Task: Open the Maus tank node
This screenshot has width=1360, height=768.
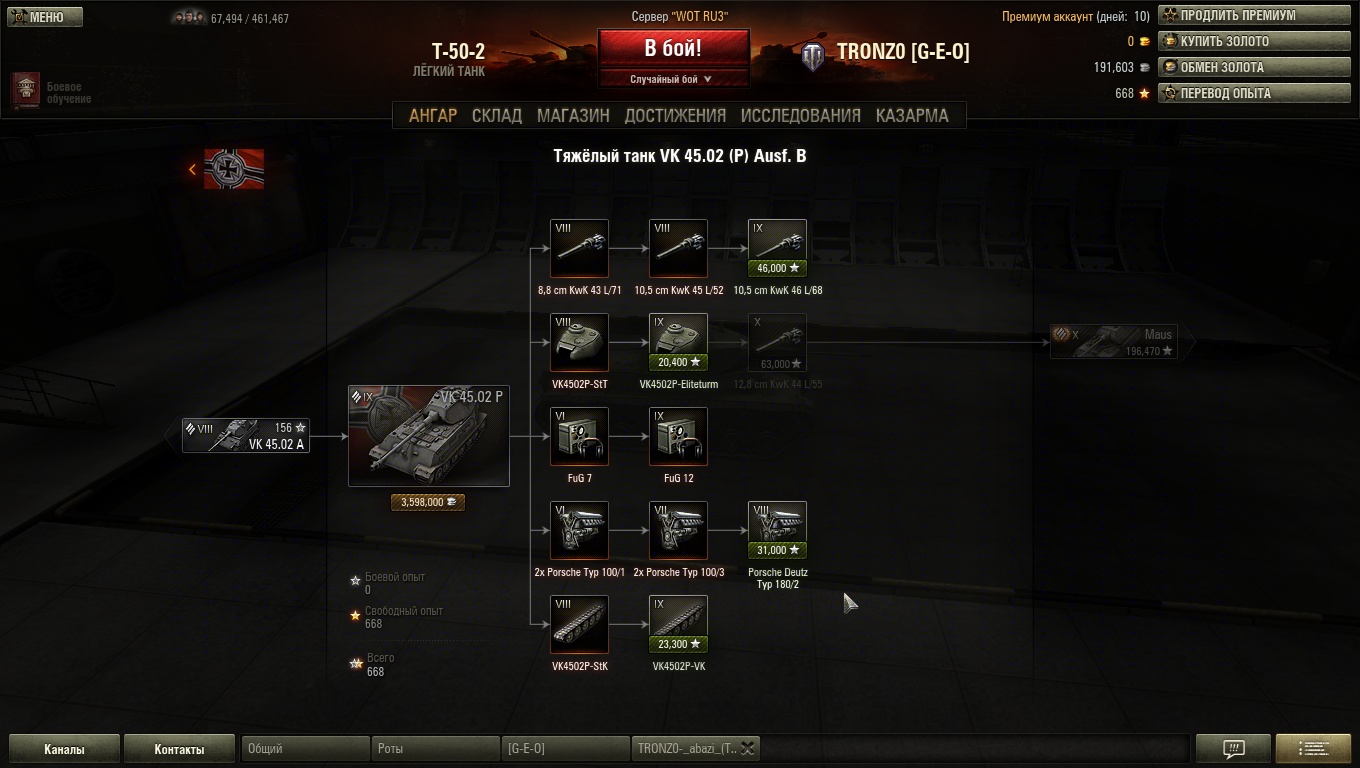Action: 1112,342
